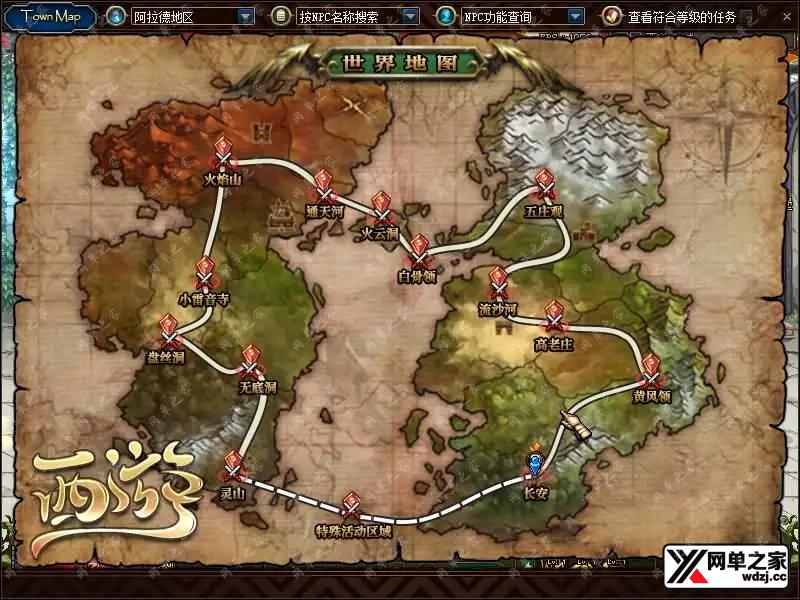Select the 无底洞 location marker
The height and width of the screenshot is (600, 800).
pyautogui.click(x=251, y=362)
